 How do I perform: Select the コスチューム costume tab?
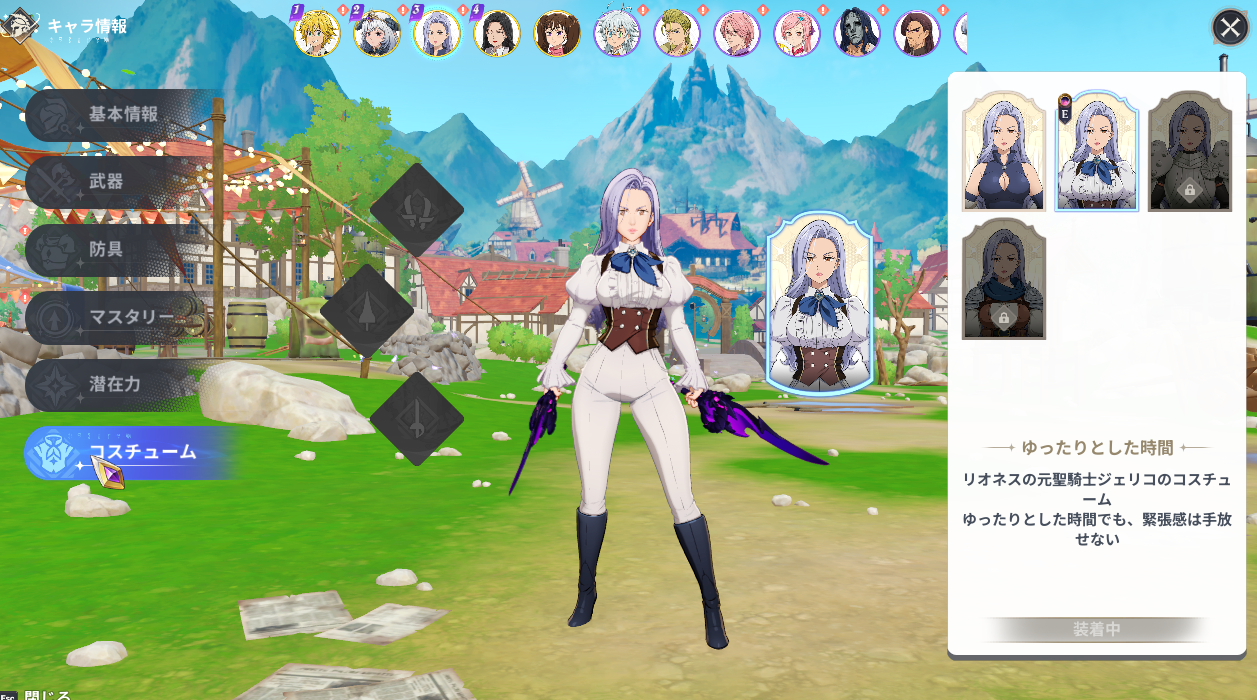[x=130, y=453]
